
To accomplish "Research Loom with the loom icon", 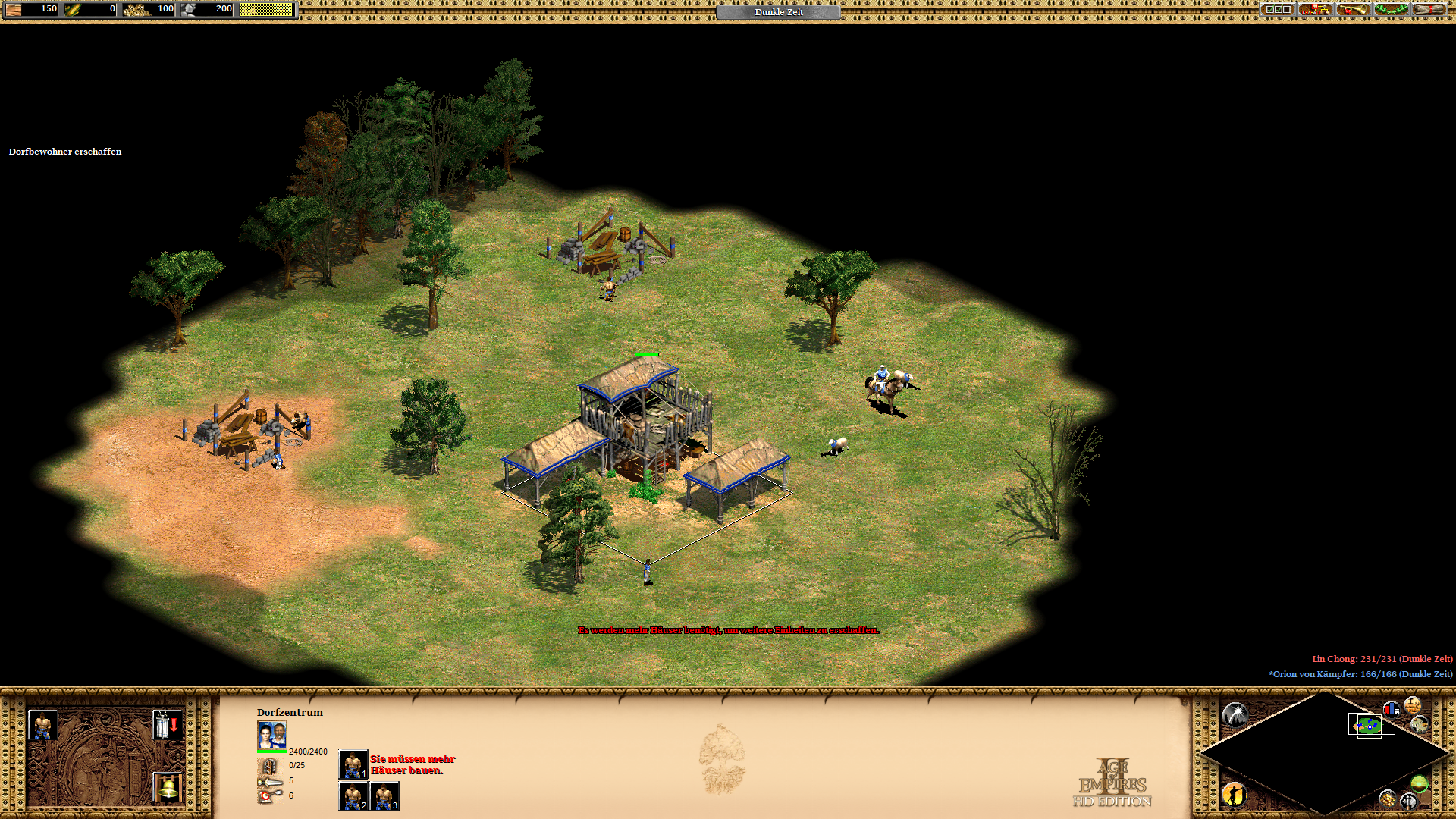I will (167, 725).
